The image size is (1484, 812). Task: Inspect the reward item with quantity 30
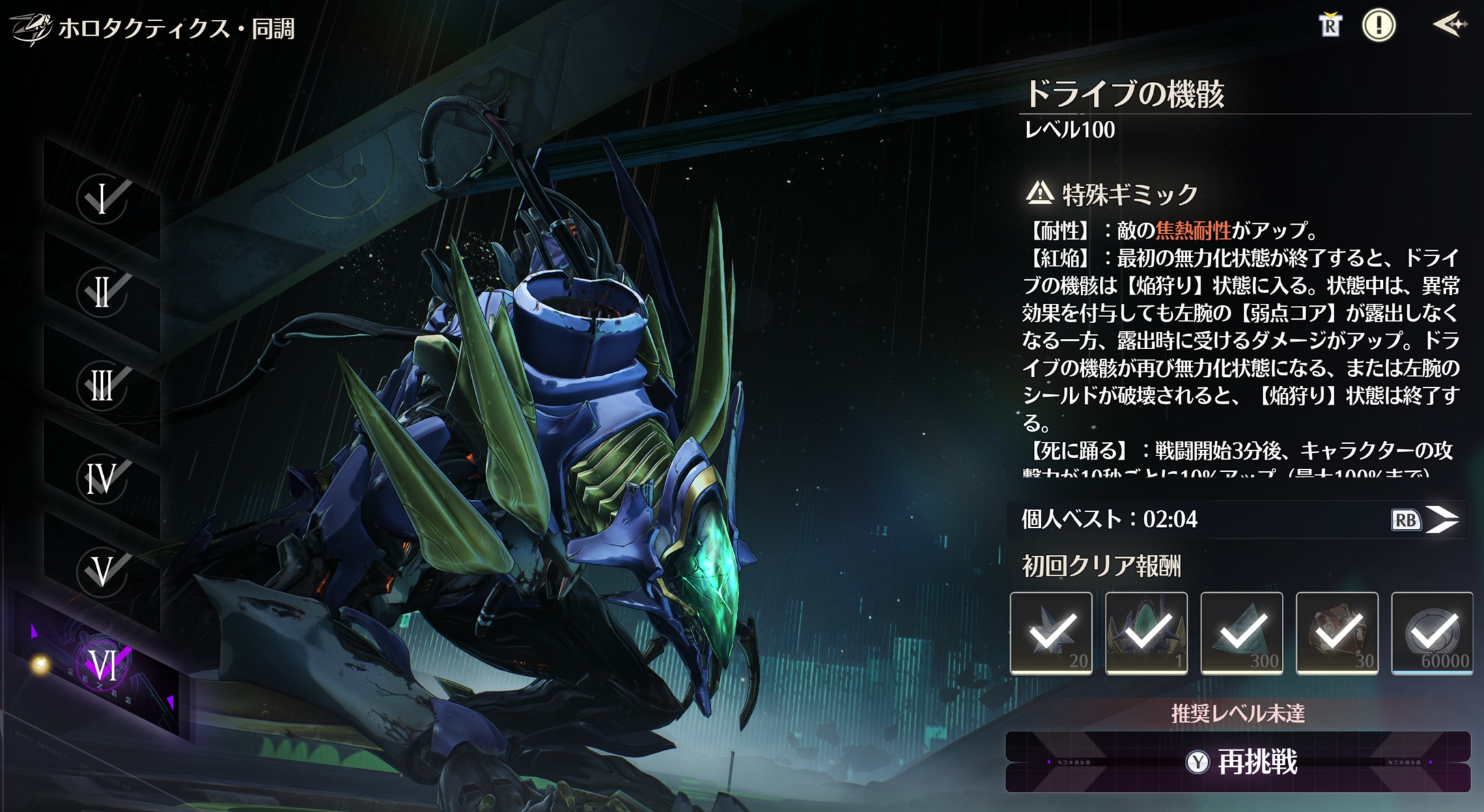click(1336, 633)
